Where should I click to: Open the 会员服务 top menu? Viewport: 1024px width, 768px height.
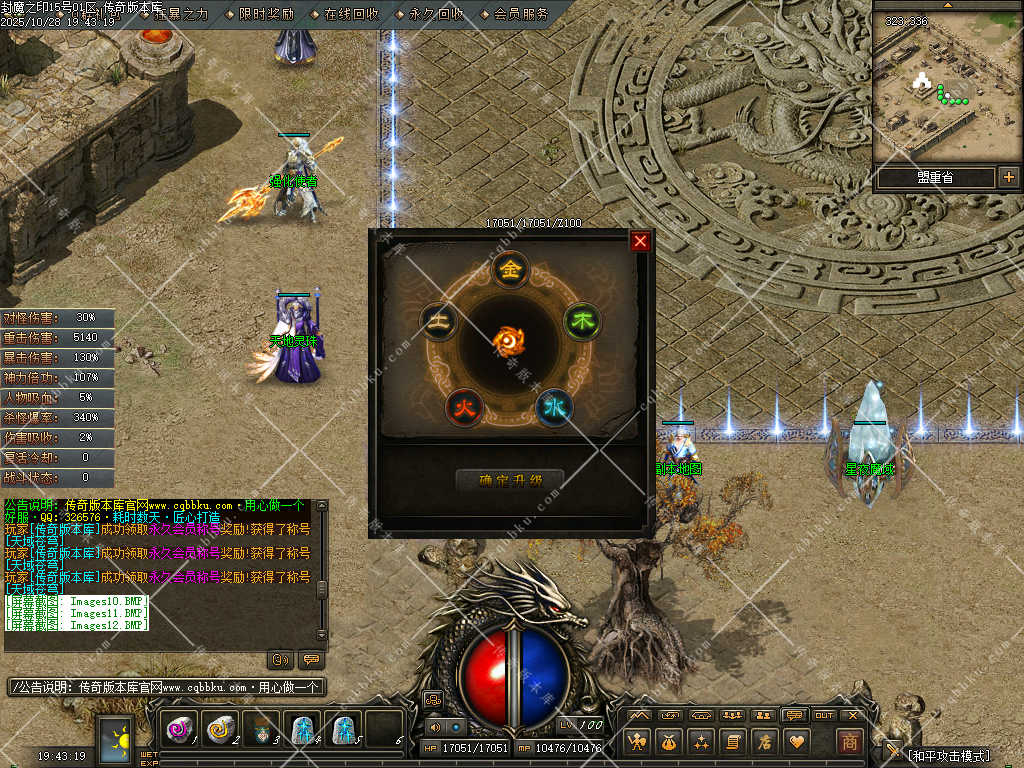point(521,14)
